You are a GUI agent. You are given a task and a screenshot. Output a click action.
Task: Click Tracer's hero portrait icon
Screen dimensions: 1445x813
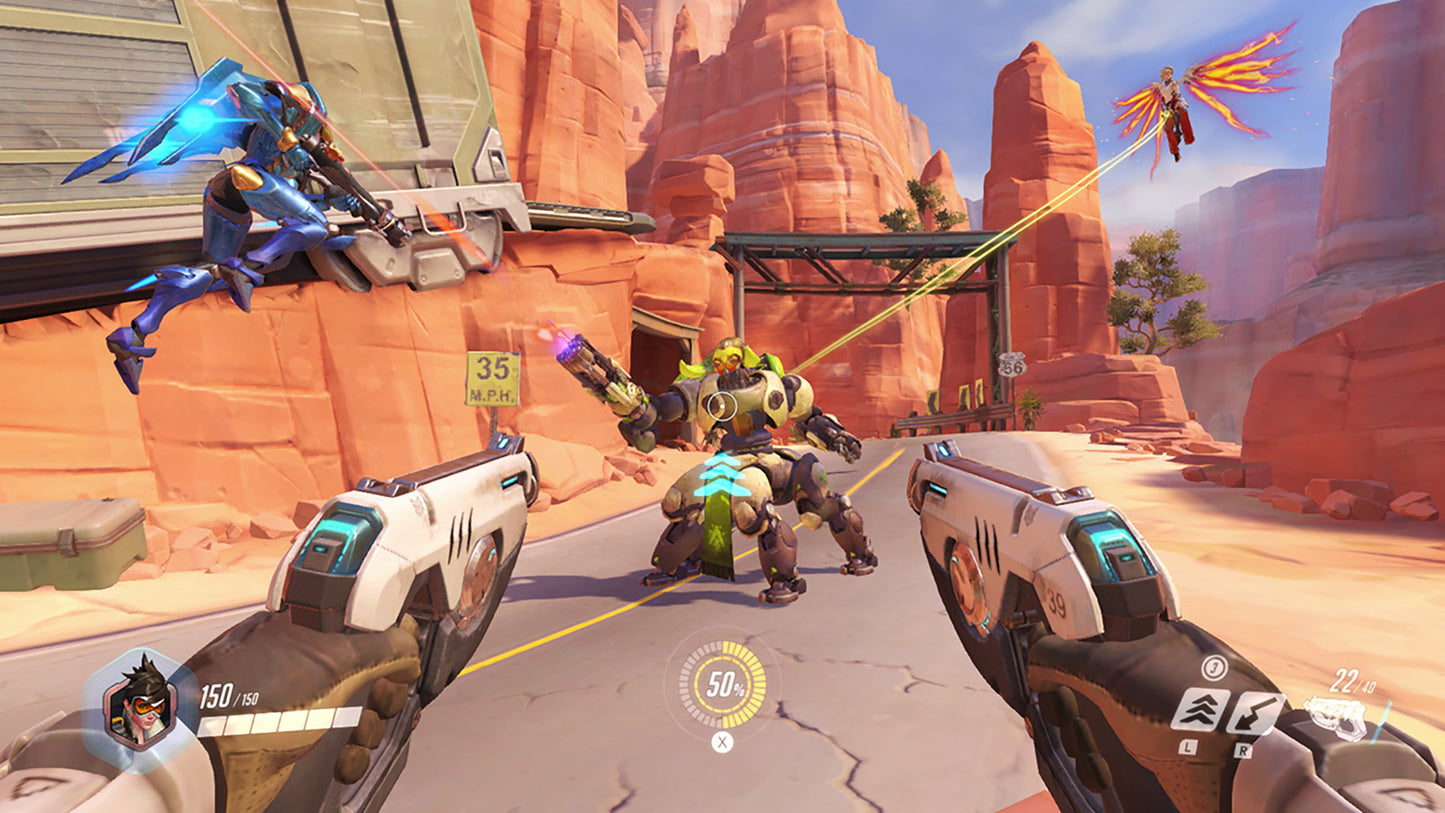(x=140, y=701)
